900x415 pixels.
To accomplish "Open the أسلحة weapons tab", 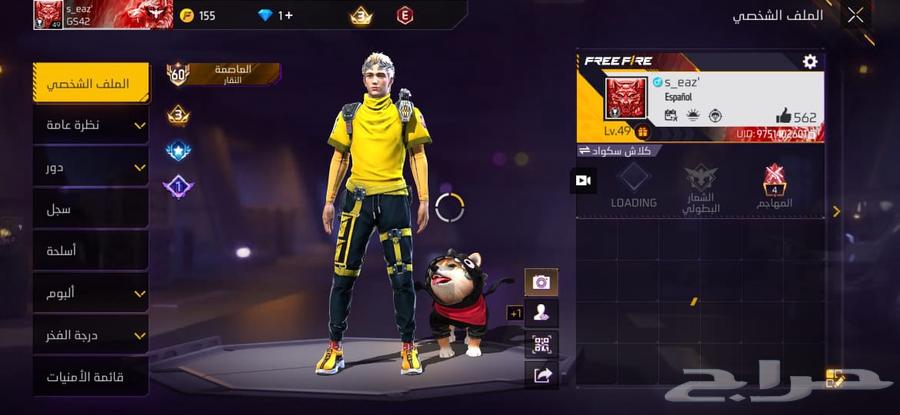I will [x=91, y=251].
